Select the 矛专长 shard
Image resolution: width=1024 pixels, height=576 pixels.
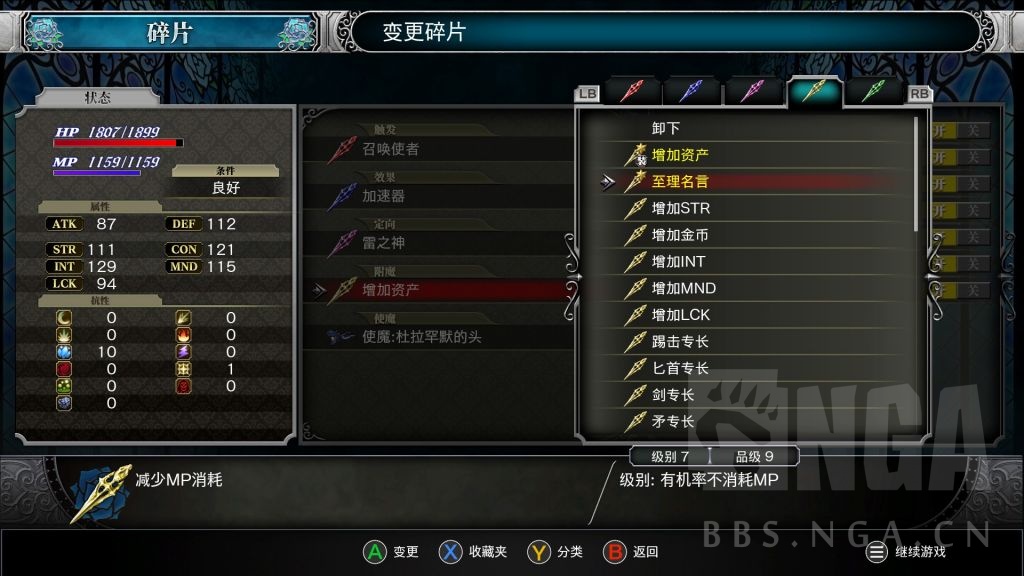[673, 421]
